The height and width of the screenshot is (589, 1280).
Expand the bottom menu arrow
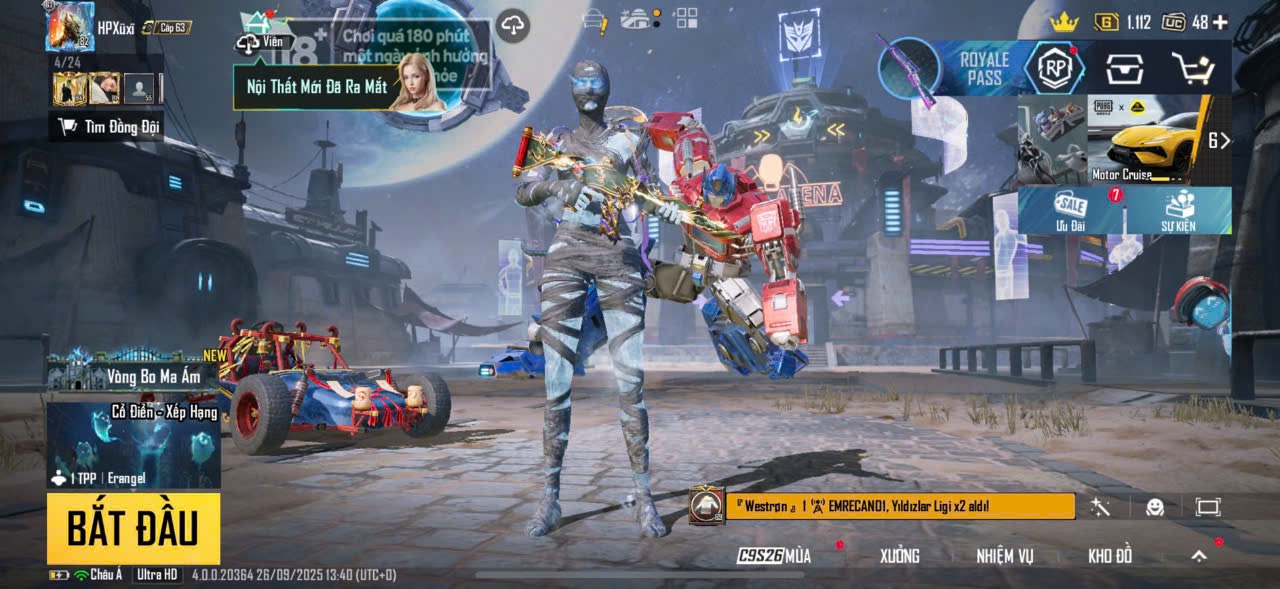(x=1198, y=556)
